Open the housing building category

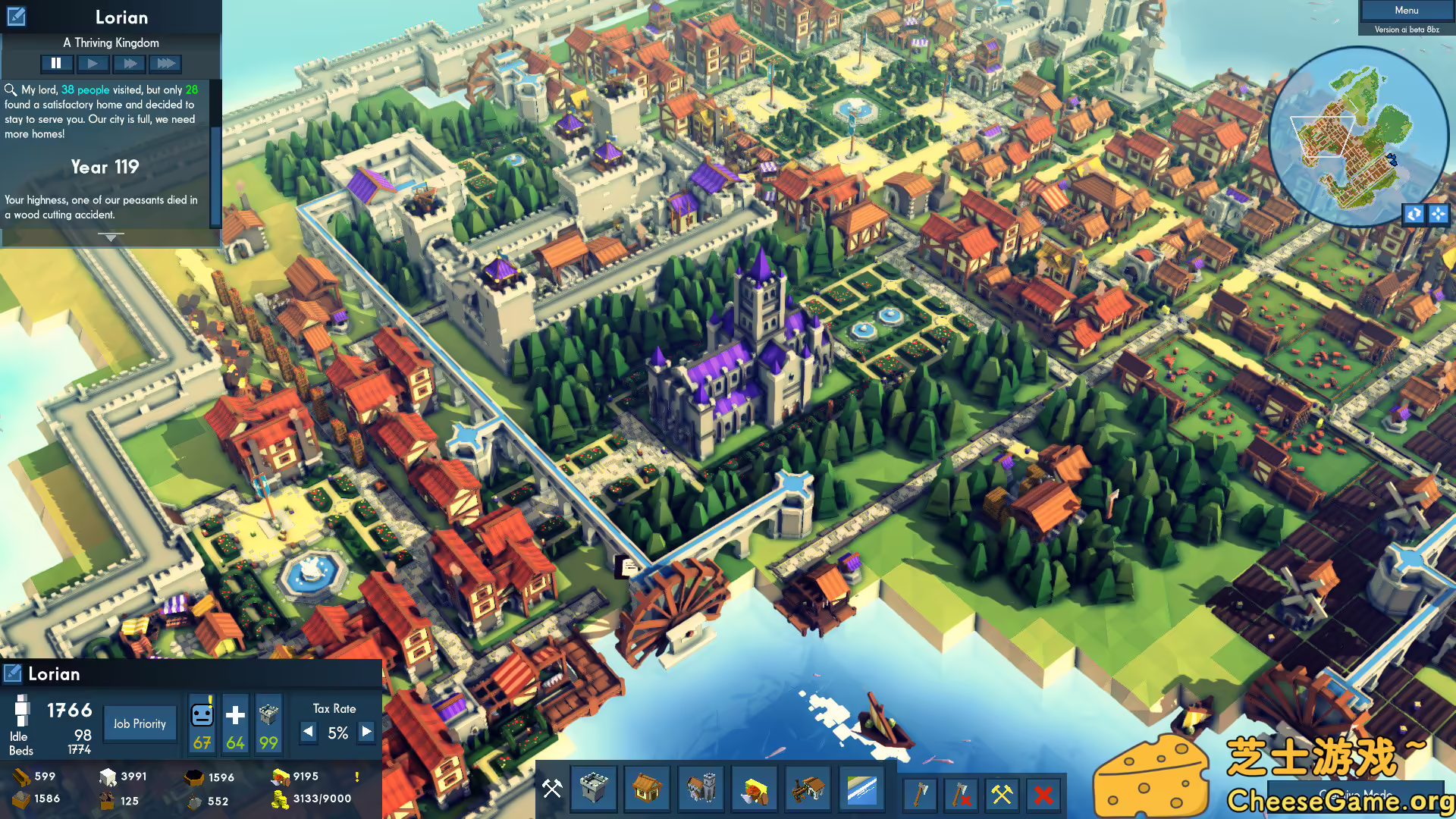(x=647, y=789)
